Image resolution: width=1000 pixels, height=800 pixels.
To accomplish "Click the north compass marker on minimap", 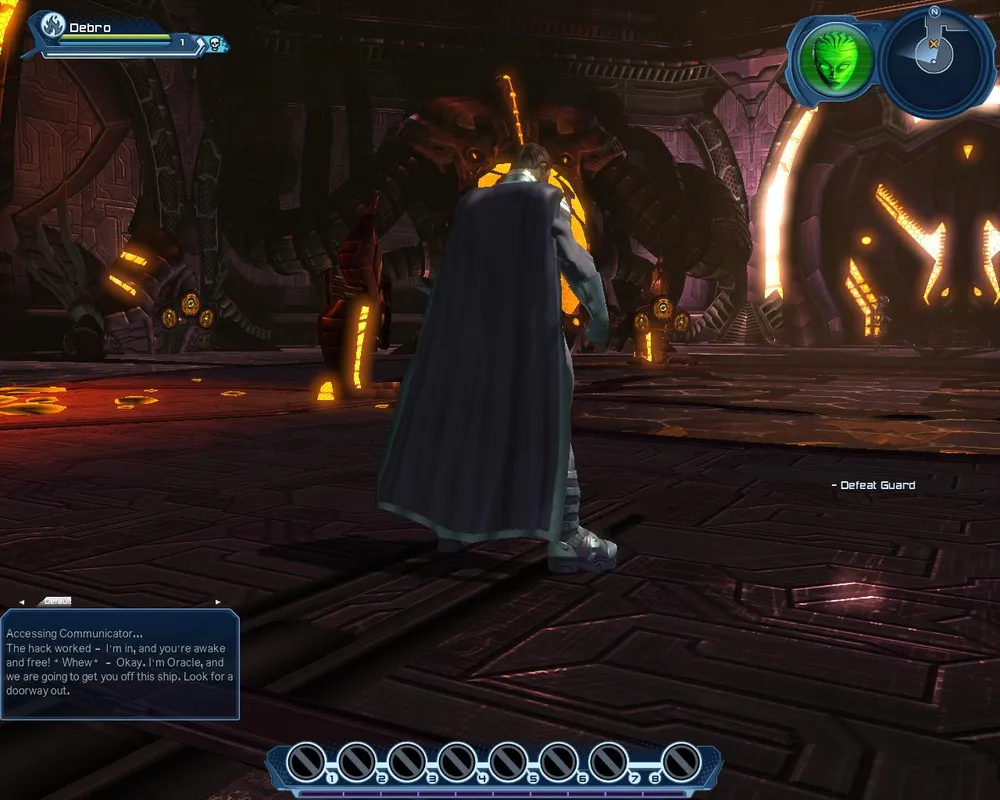I will 934,12.
